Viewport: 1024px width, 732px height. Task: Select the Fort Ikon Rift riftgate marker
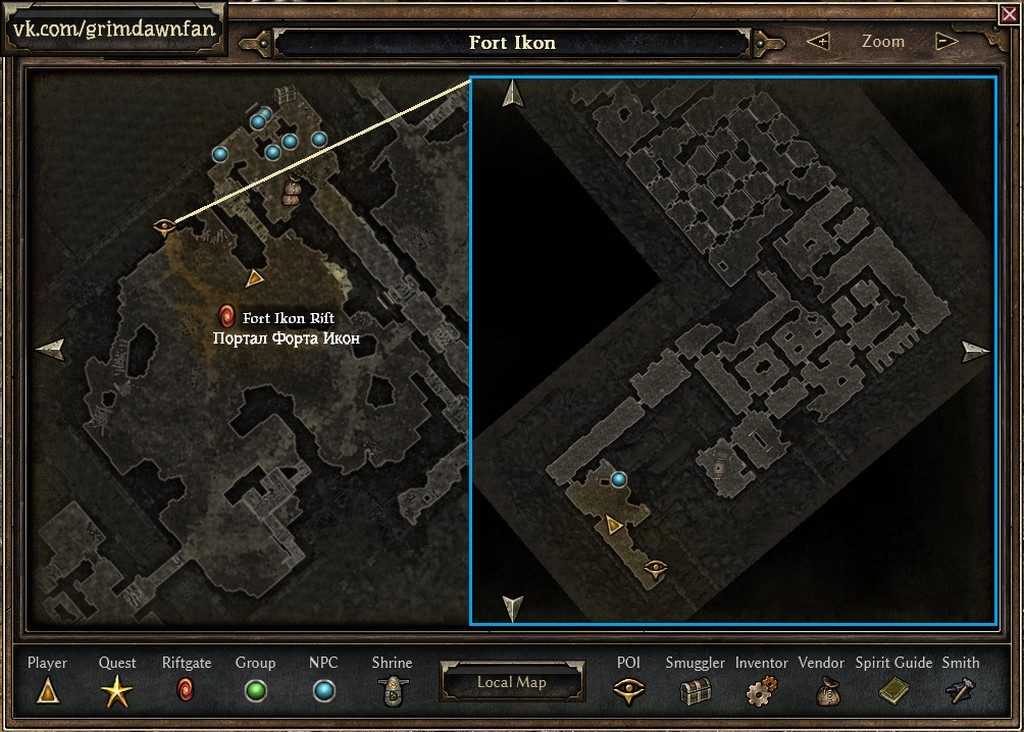pyautogui.click(x=227, y=318)
